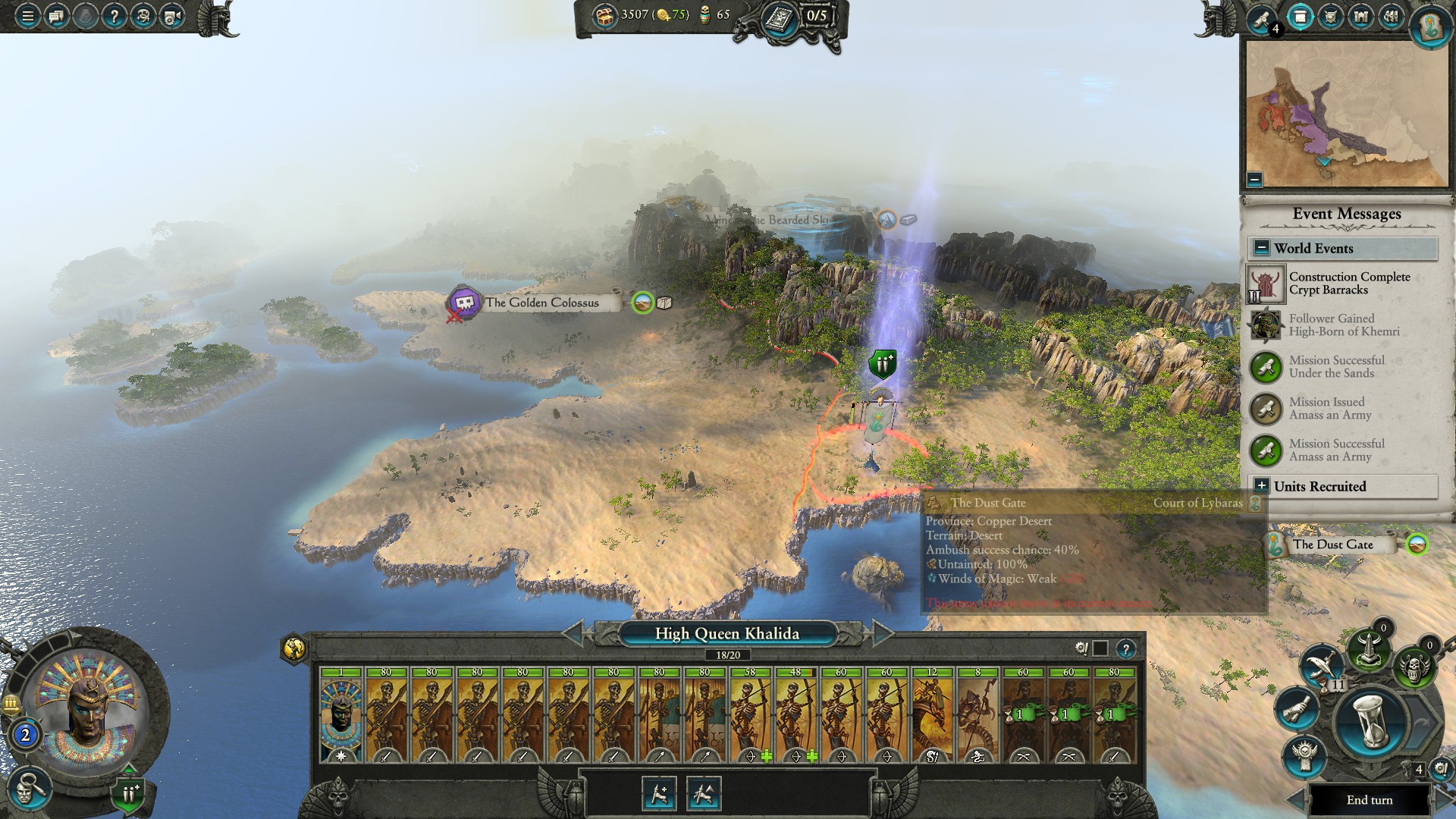1456x819 pixels.
Task: Open the Mortuary Cult obelisk button
Action: coord(1369,648)
